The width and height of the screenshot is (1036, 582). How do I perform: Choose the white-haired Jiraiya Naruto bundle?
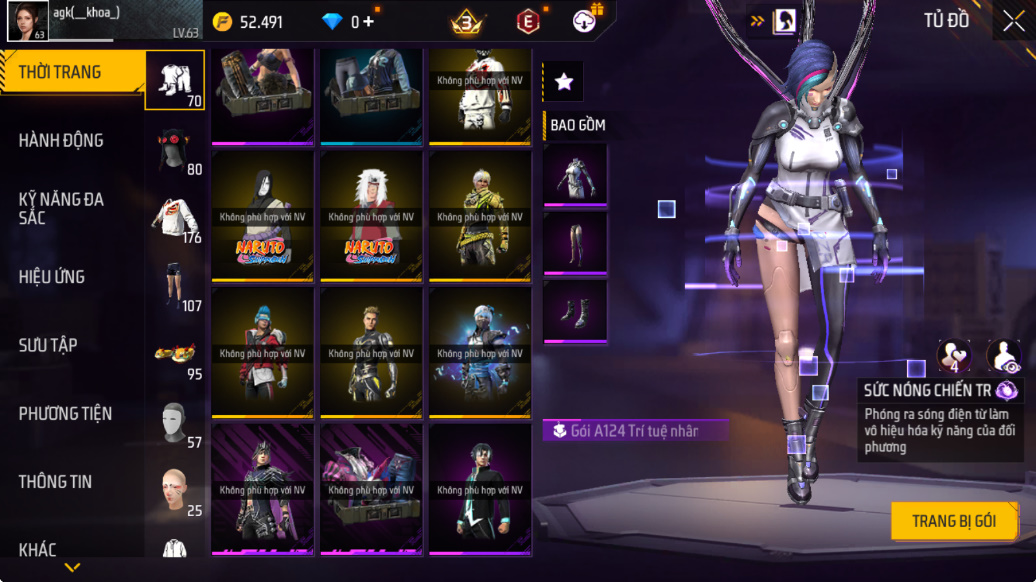tap(372, 216)
